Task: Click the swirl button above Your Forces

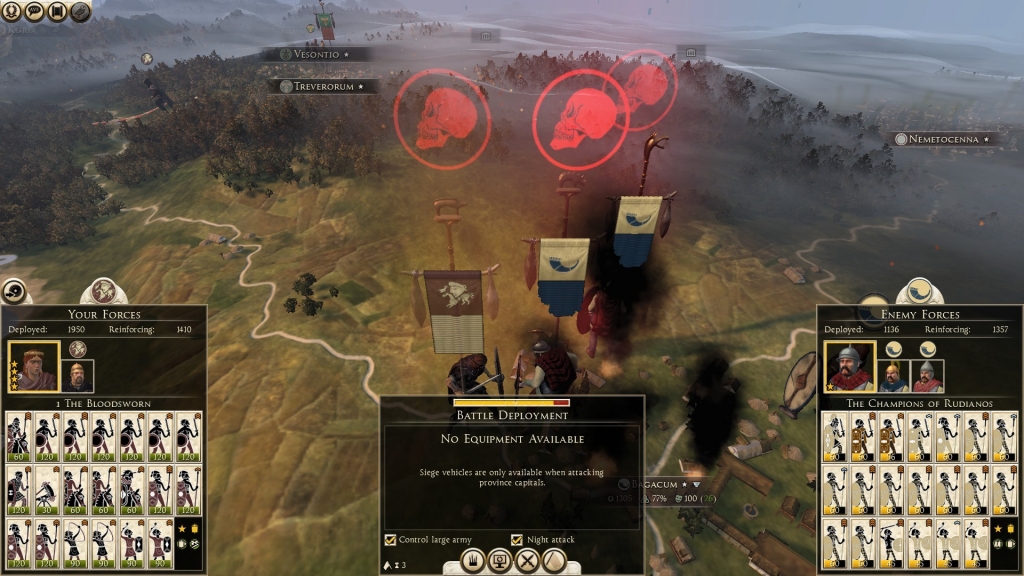Action: (x=15, y=291)
